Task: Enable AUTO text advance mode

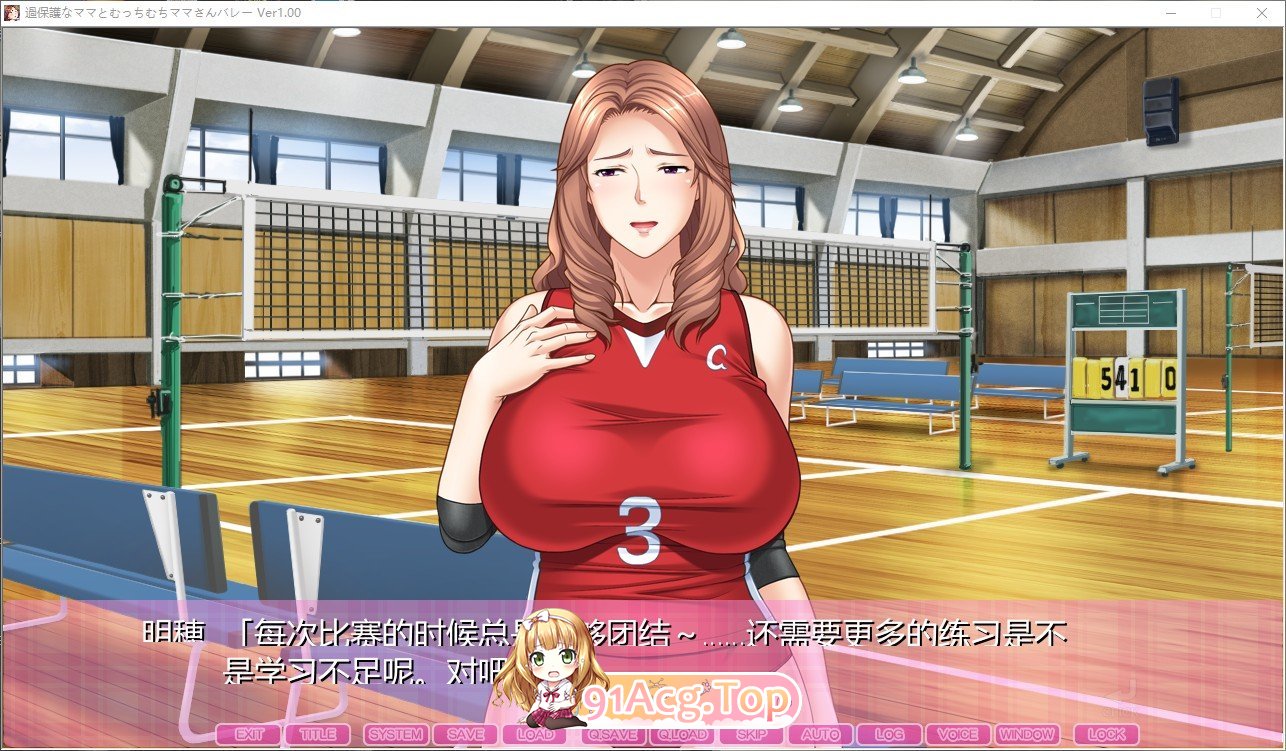Action: (820, 733)
